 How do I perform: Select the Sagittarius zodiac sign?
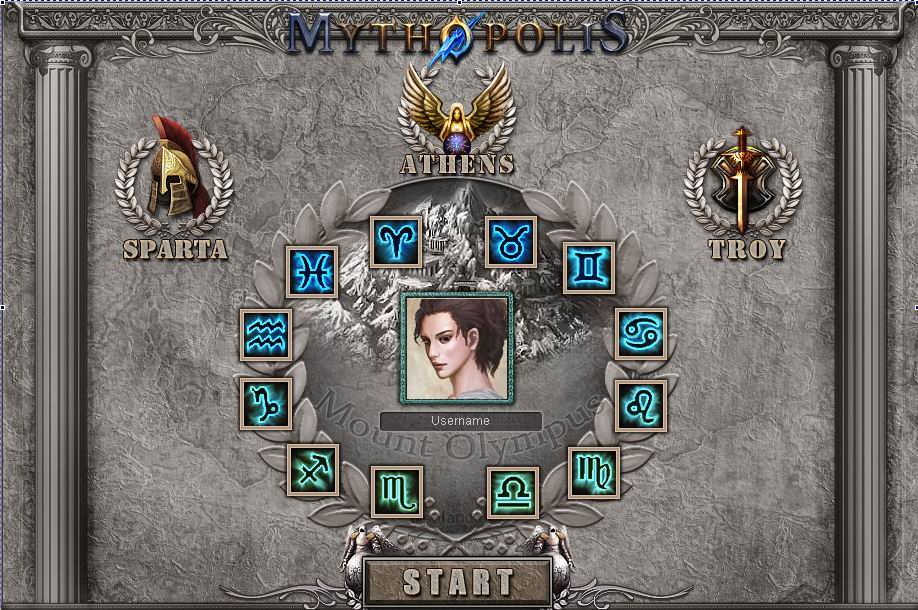click(313, 470)
